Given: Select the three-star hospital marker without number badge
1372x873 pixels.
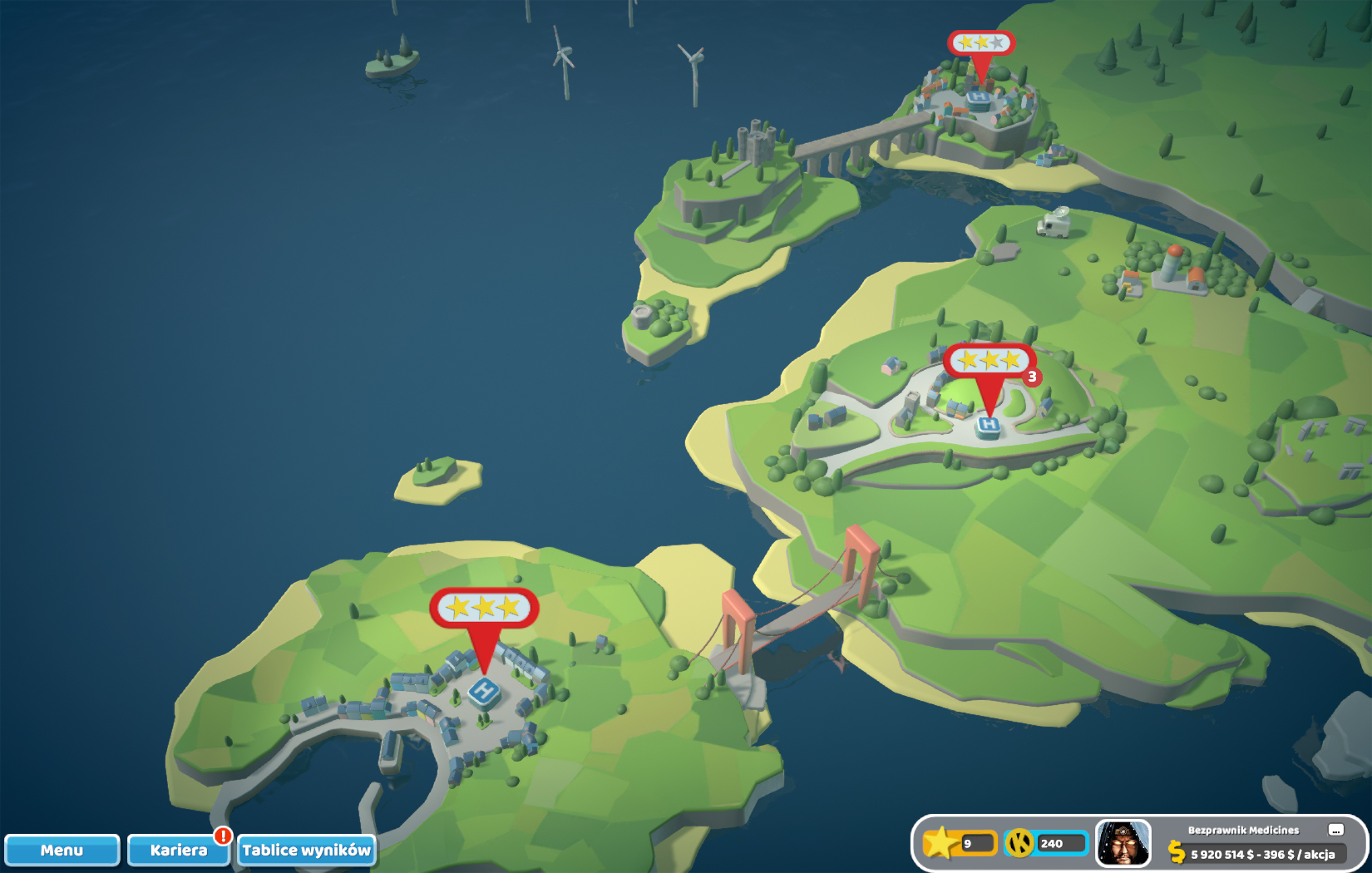Looking at the screenshot, I should 484,608.
